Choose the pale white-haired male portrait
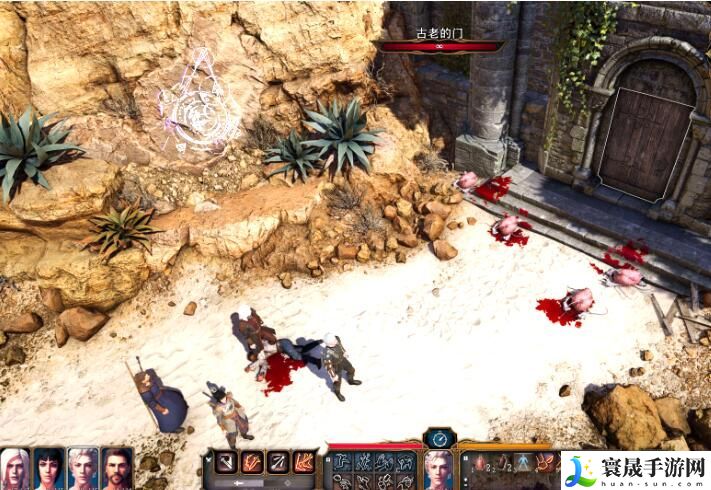 tap(83, 467)
